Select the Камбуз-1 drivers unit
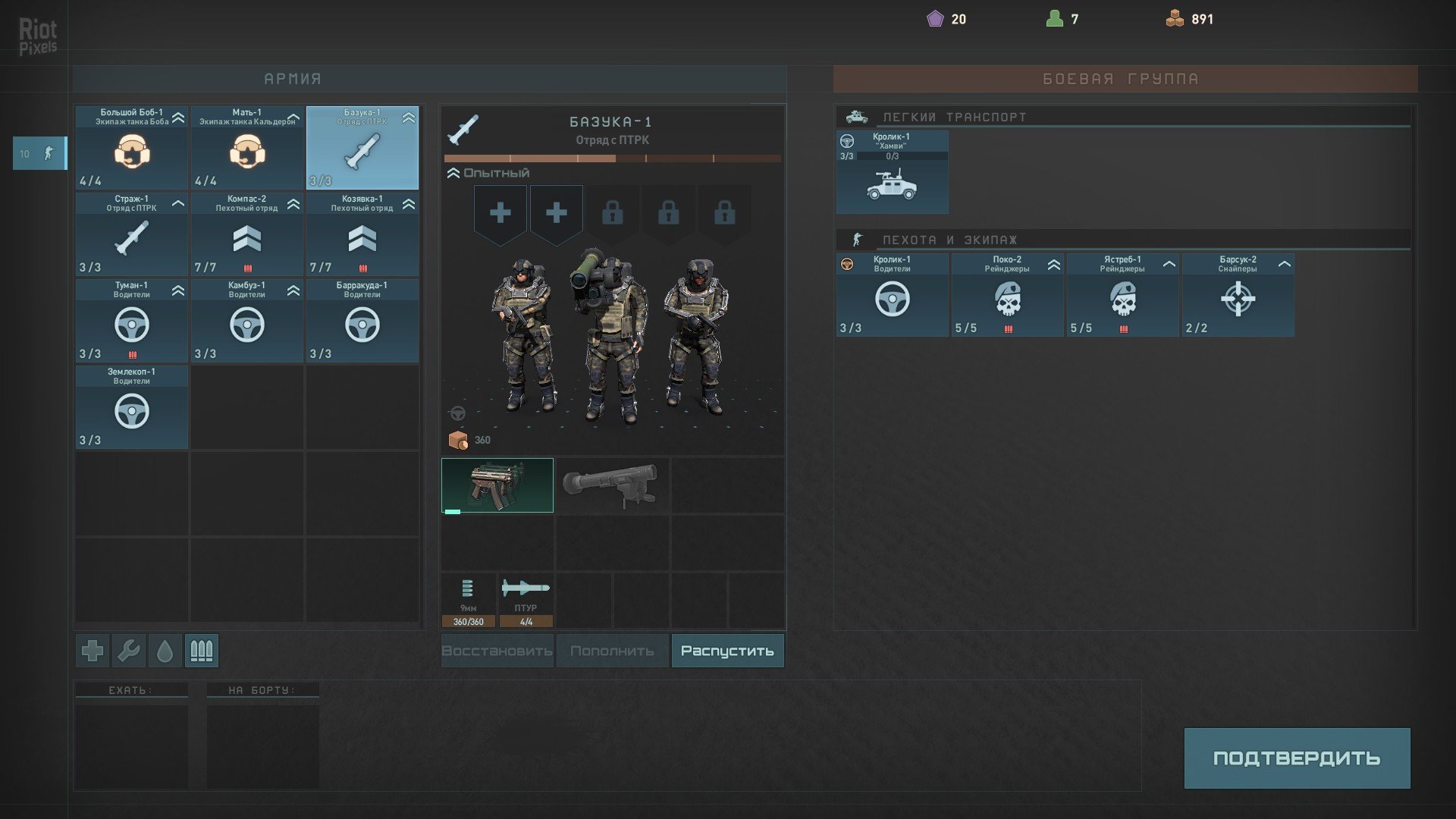 (247, 321)
